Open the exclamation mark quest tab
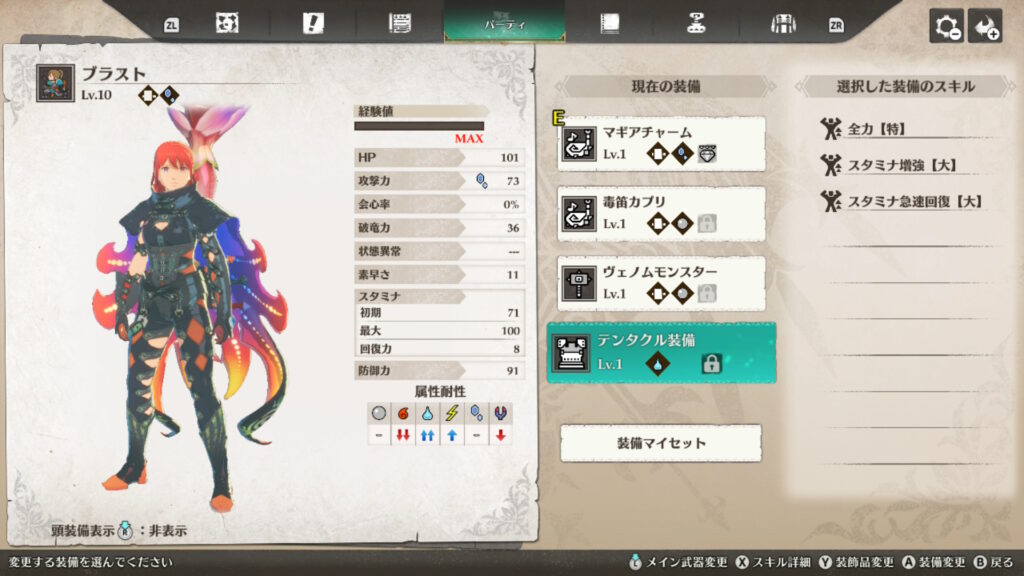 tap(313, 24)
